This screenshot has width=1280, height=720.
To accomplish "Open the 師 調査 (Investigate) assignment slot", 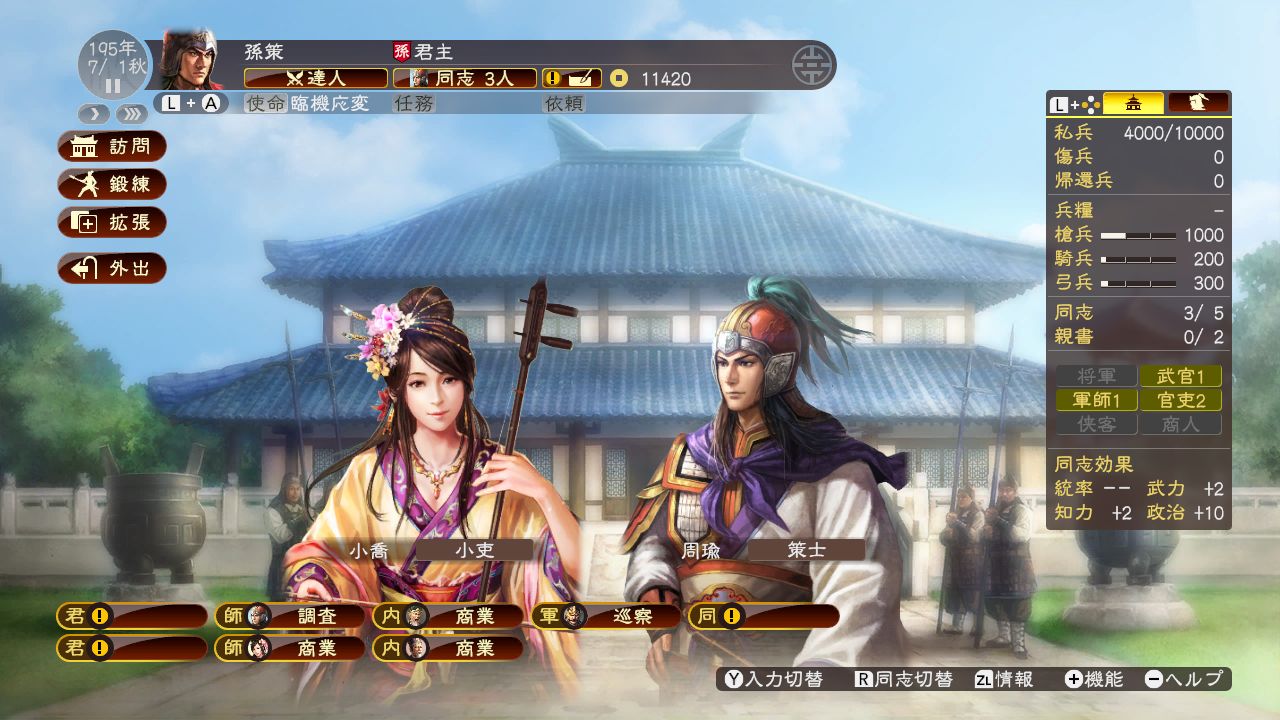I will coord(290,616).
